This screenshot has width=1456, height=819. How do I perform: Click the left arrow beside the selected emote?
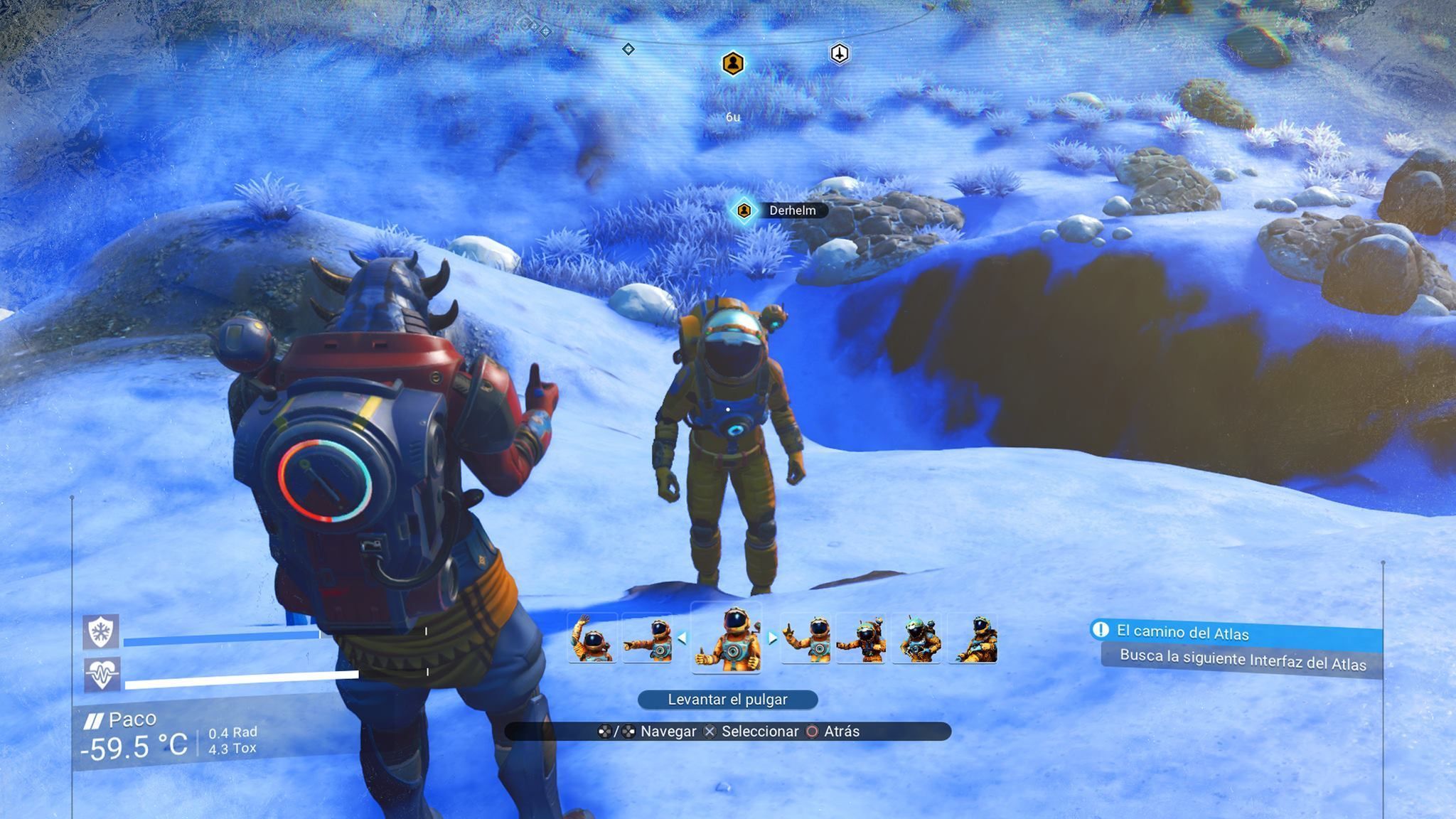point(682,638)
